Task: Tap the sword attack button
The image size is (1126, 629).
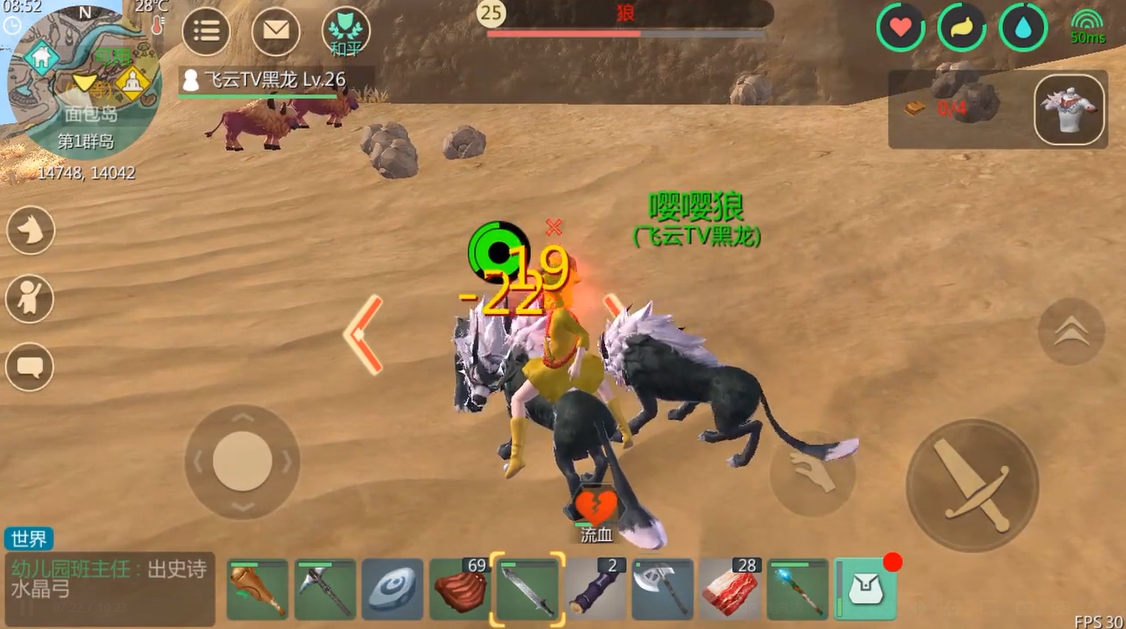Action: [971, 485]
